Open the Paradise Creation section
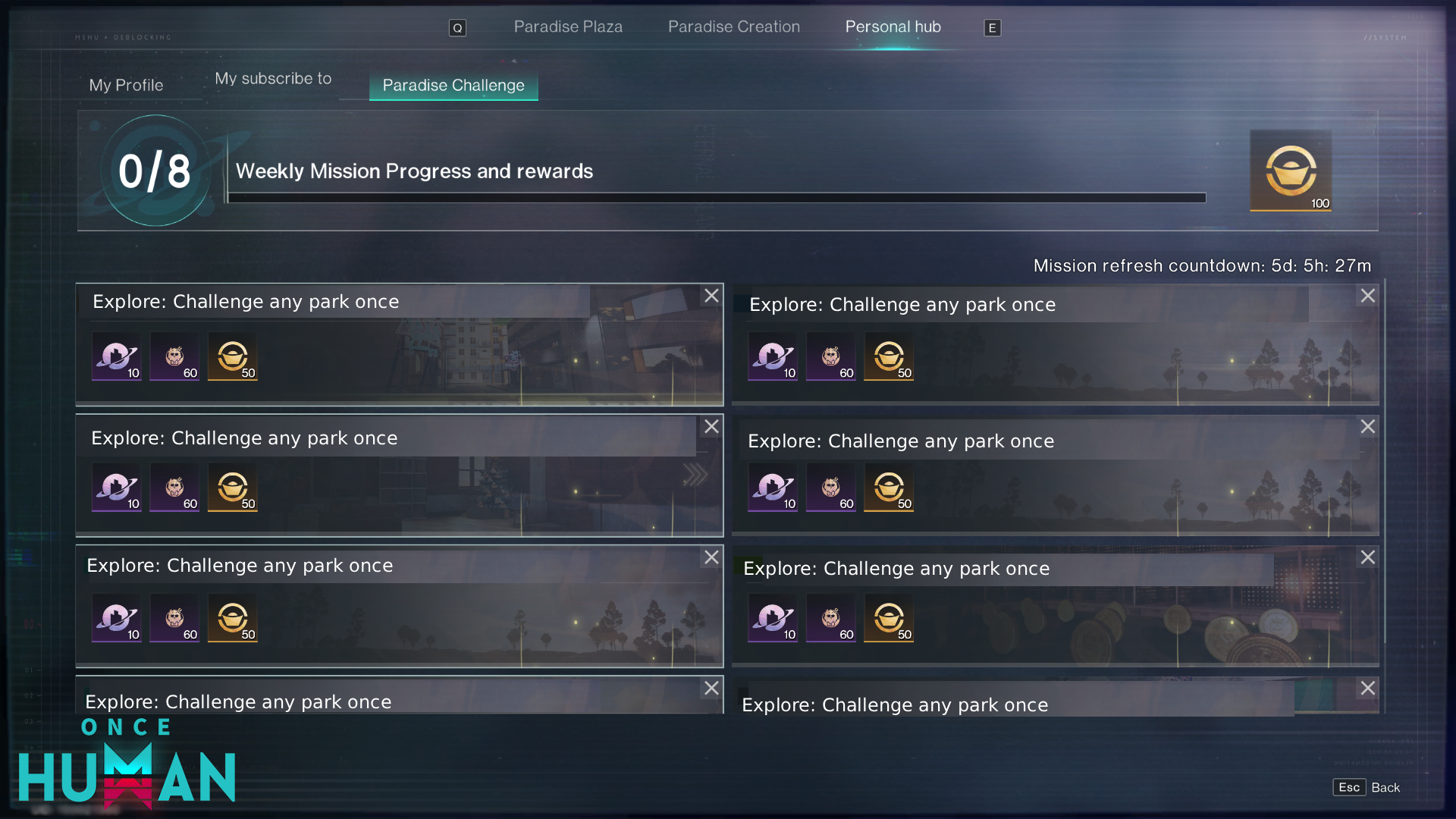 (733, 27)
